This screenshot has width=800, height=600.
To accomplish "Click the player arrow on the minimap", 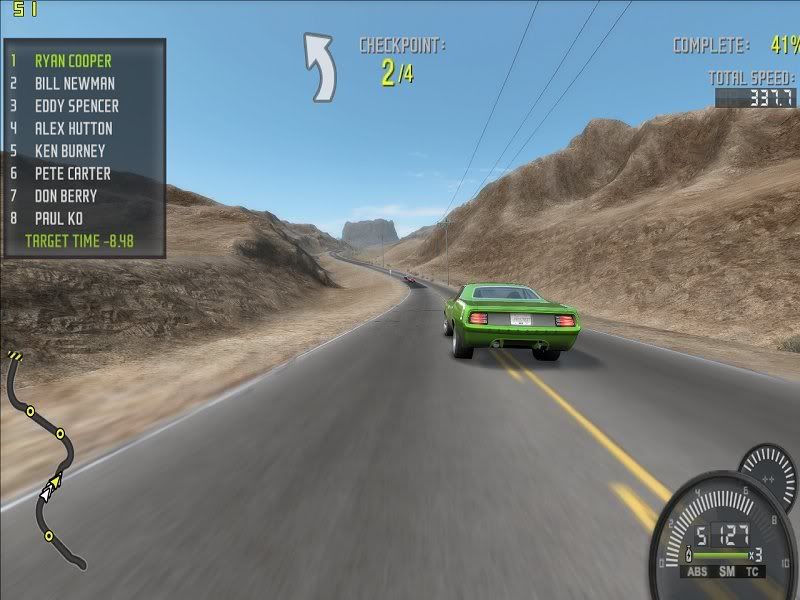I will coord(49,488).
